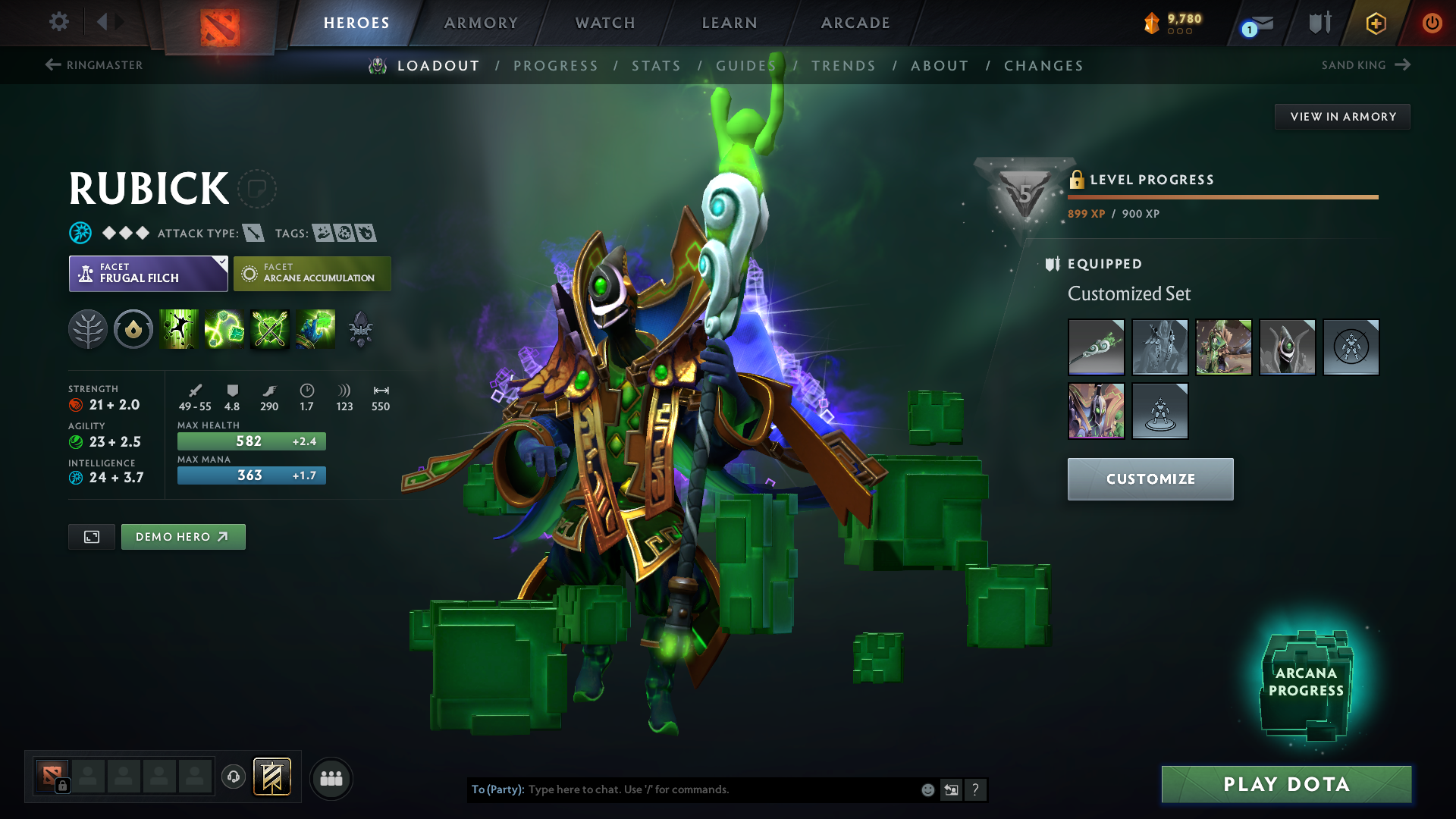Image resolution: width=1456 pixels, height=819 pixels.
Task: Click the power/exit icon
Action: (x=1432, y=23)
